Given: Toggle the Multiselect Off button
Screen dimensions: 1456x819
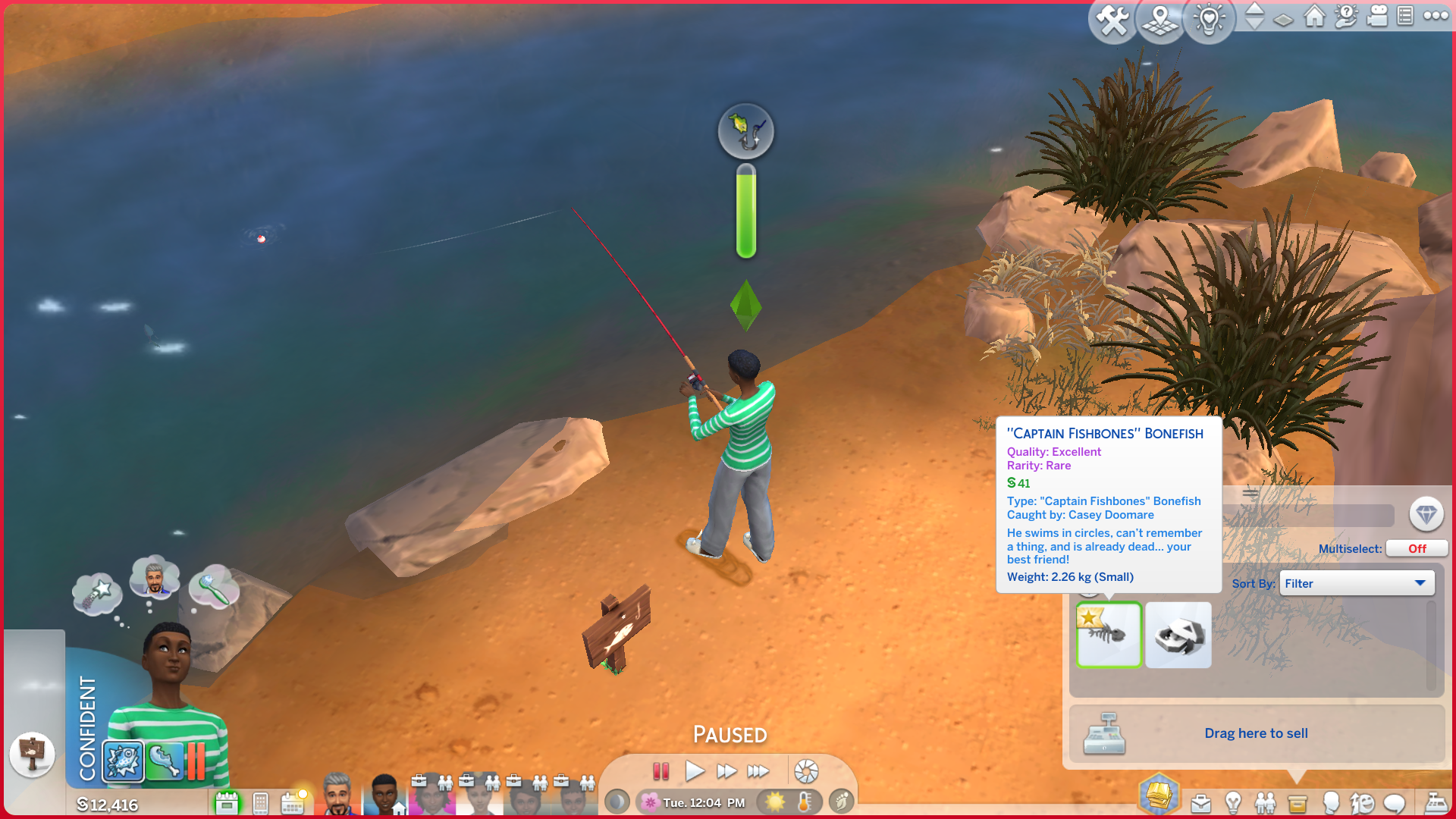Looking at the screenshot, I should coord(1417,548).
